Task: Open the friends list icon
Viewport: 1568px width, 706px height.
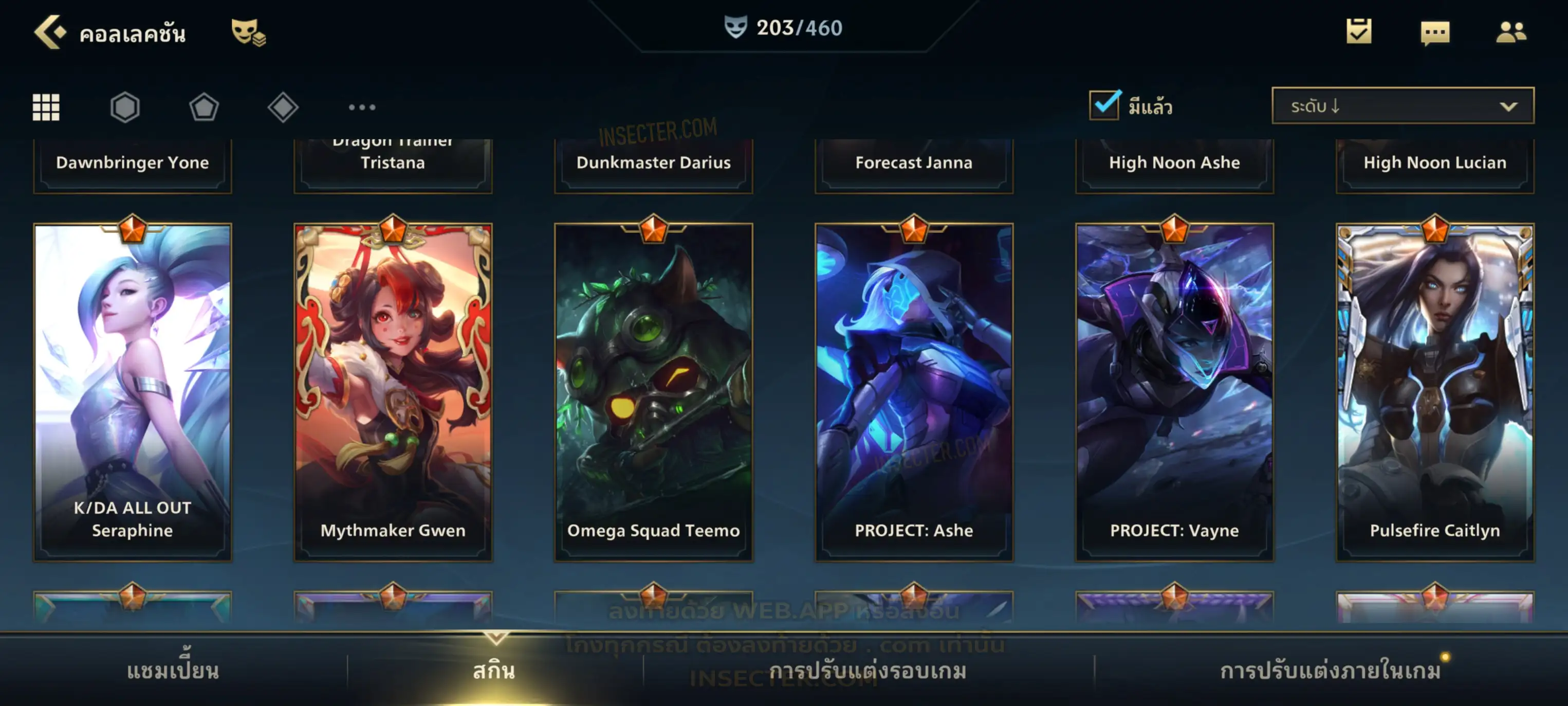Action: (x=1510, y=32)
